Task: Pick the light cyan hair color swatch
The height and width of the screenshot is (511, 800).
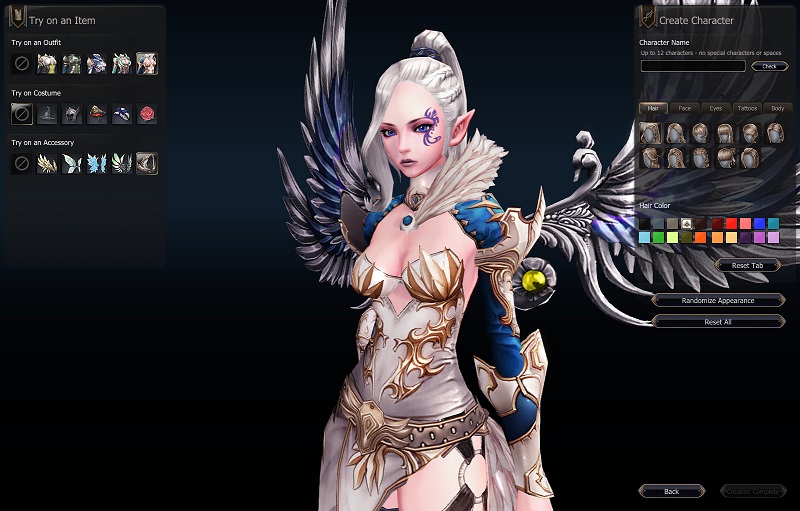Action: click(x=645, y=238)
